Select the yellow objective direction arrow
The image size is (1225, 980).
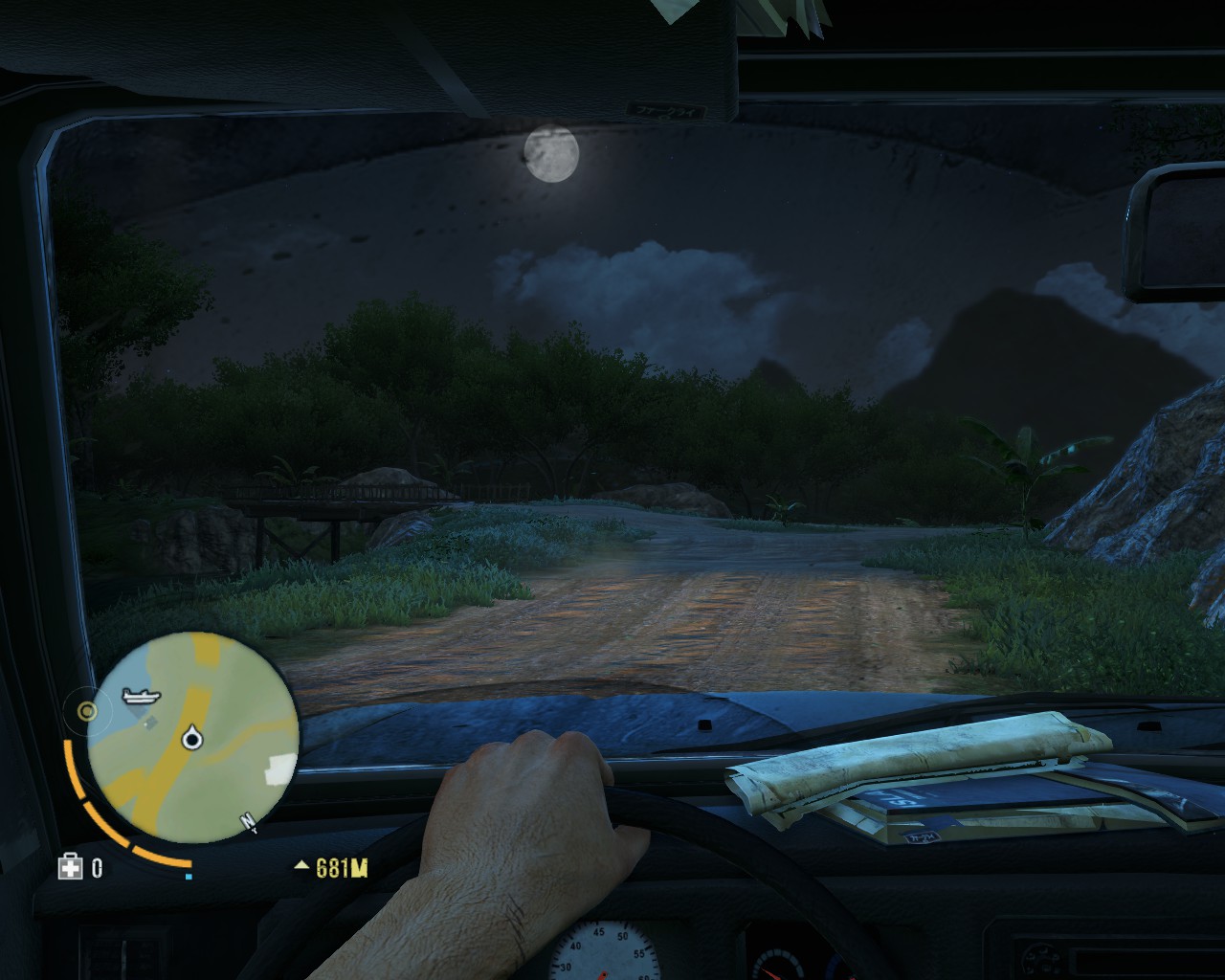(x=302, y=867)
